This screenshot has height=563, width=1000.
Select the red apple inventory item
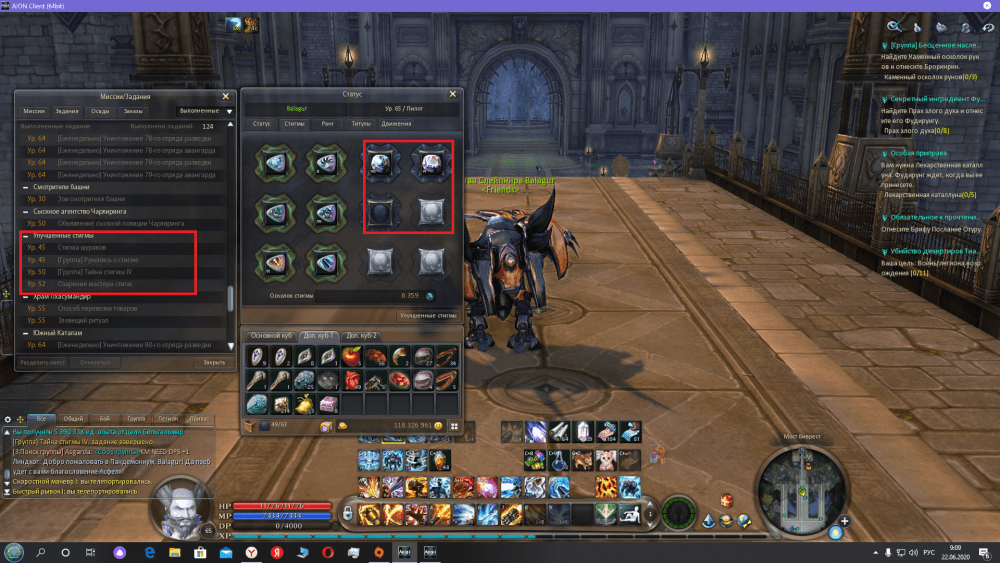tap(352, 356)
